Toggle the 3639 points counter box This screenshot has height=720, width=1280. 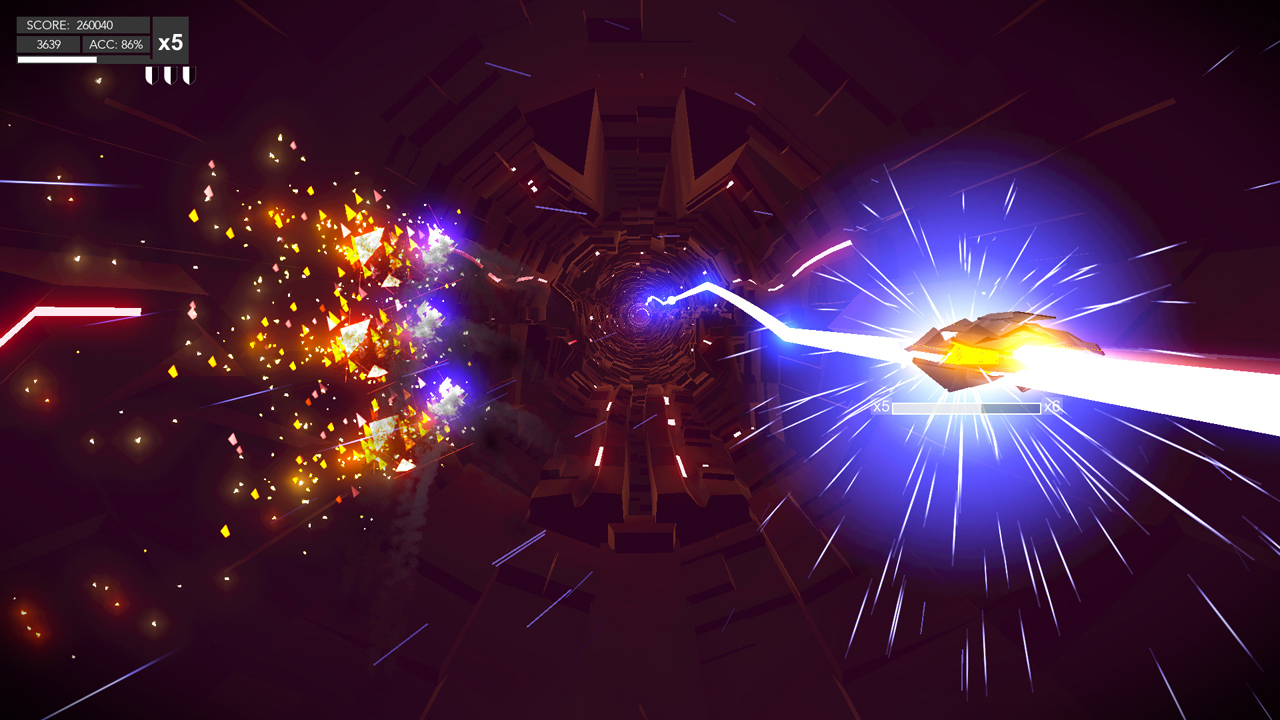click(48, 44)
